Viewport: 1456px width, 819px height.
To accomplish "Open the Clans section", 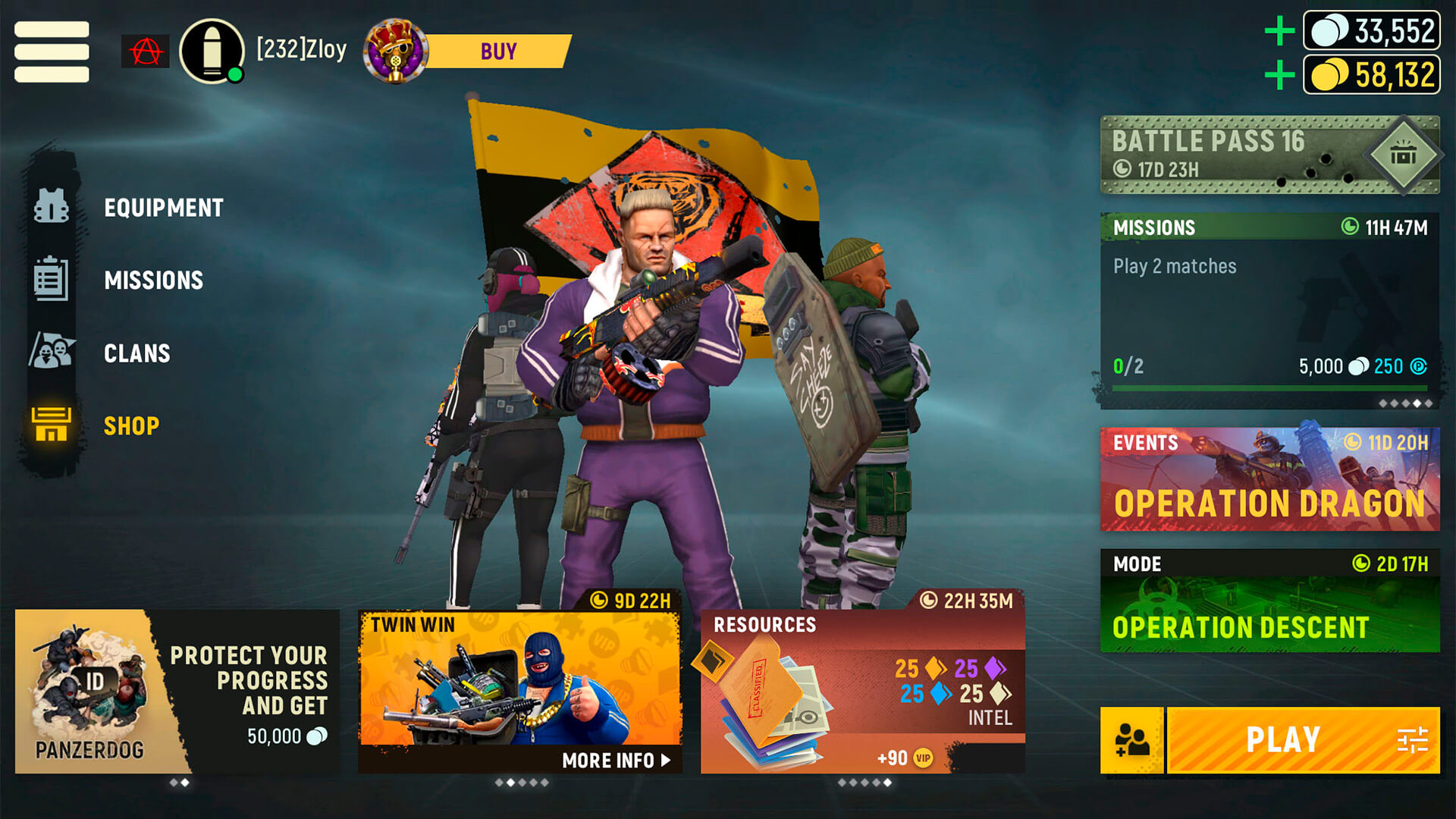I will point(136,353).
